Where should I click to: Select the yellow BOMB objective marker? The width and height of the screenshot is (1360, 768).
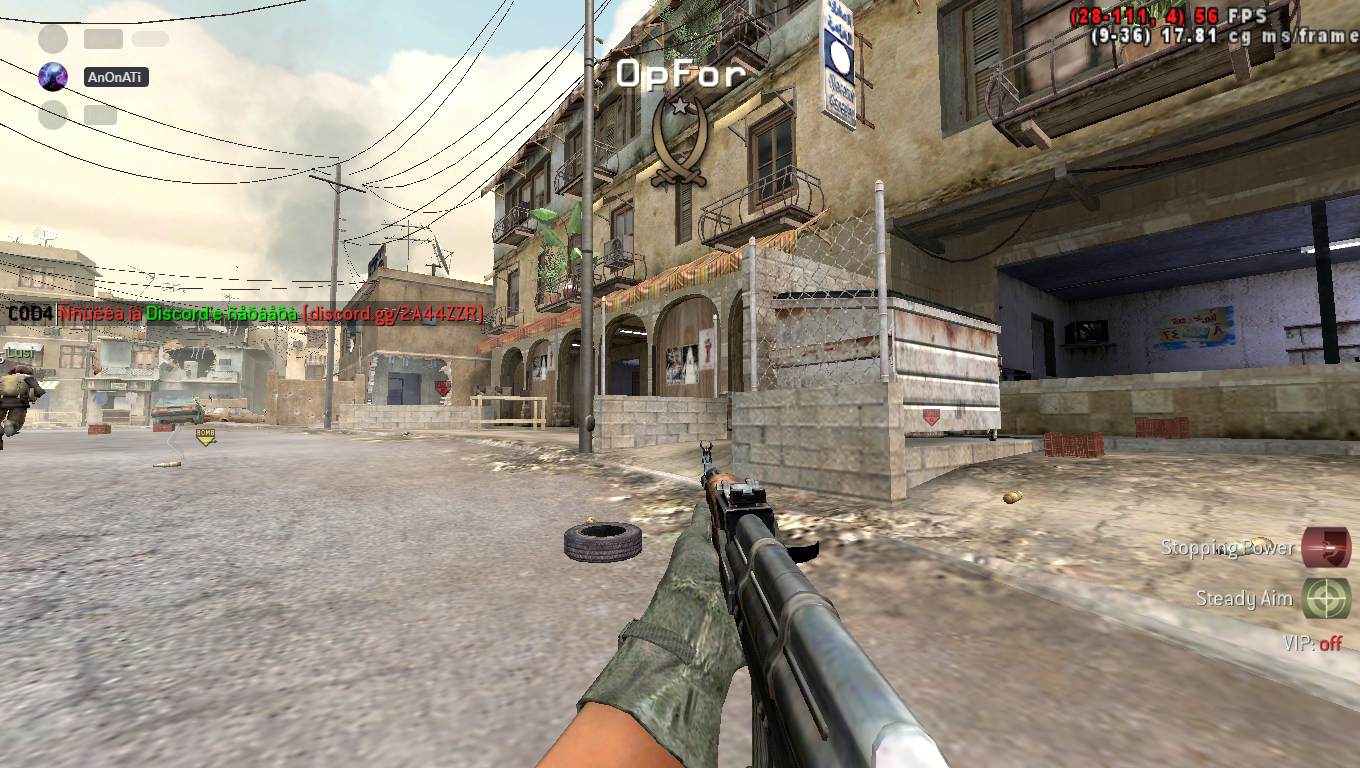click(x=205, y=436)
